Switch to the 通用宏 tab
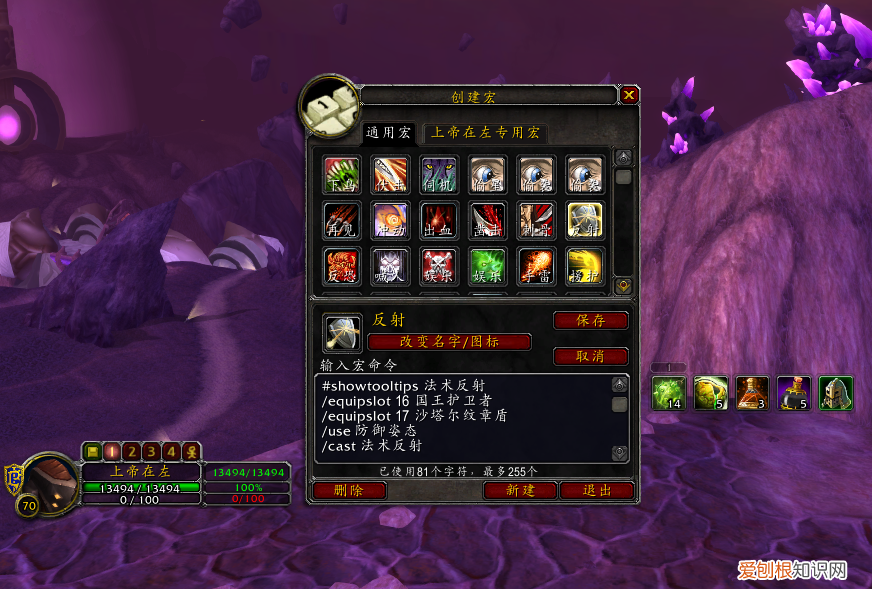 [x=388, y=133]
